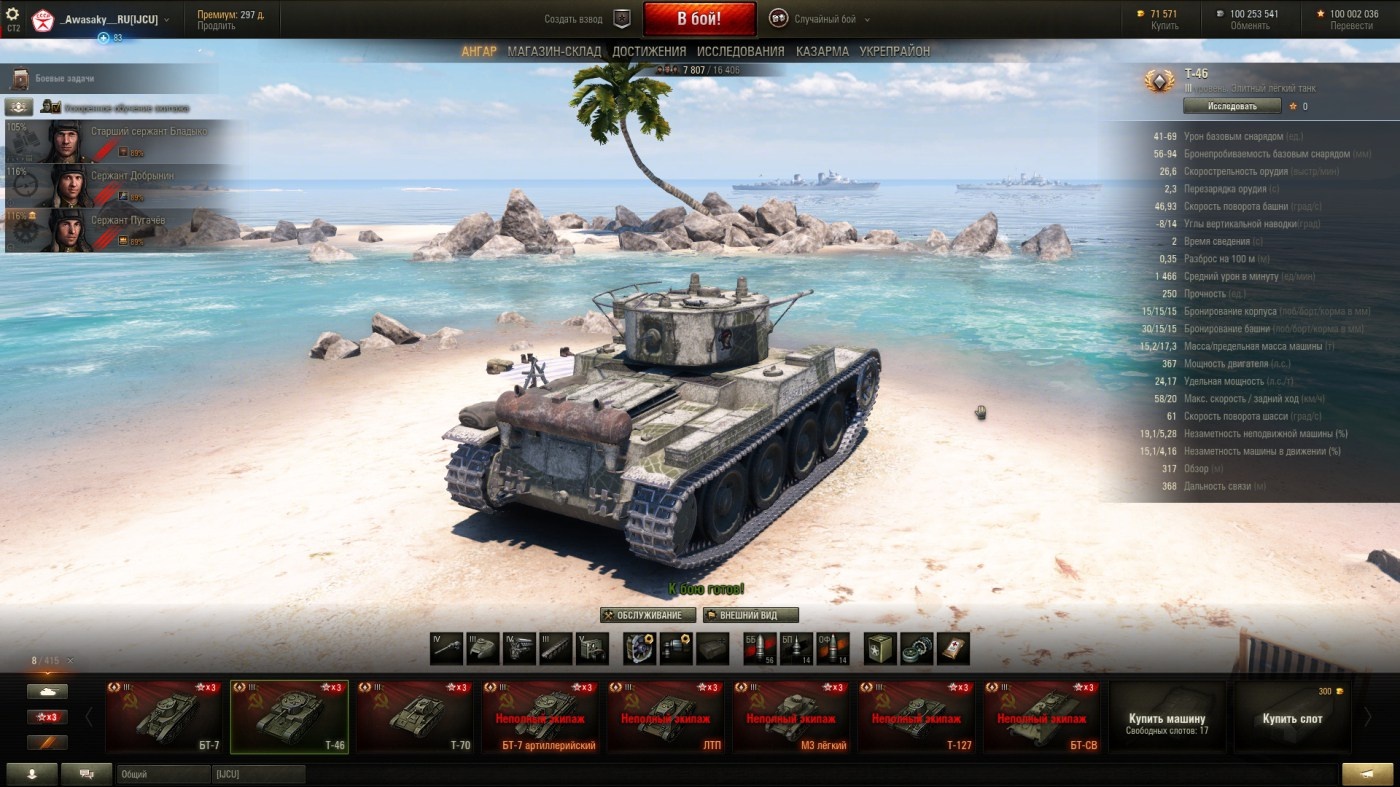Buy a new slot with Купить слот
Screen dimensions: 1400x787
click(x=1292, y=719)
